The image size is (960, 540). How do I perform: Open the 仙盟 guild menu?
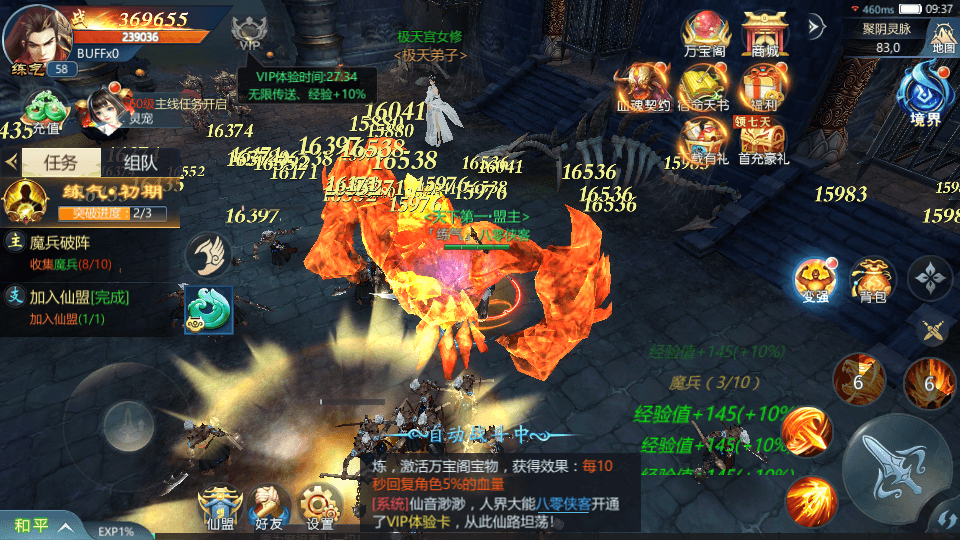219,506
